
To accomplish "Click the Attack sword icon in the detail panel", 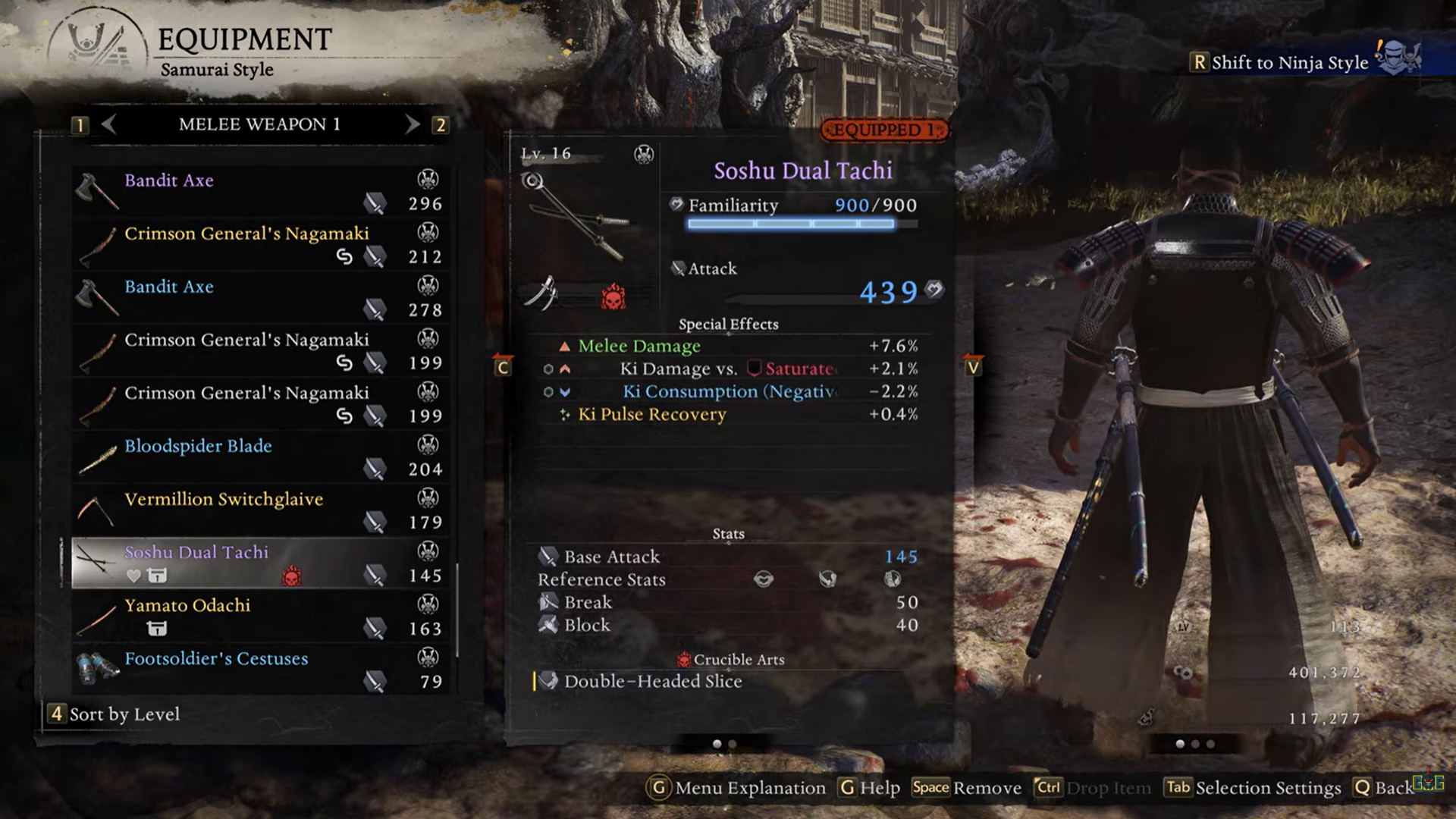I will point(677,268).
